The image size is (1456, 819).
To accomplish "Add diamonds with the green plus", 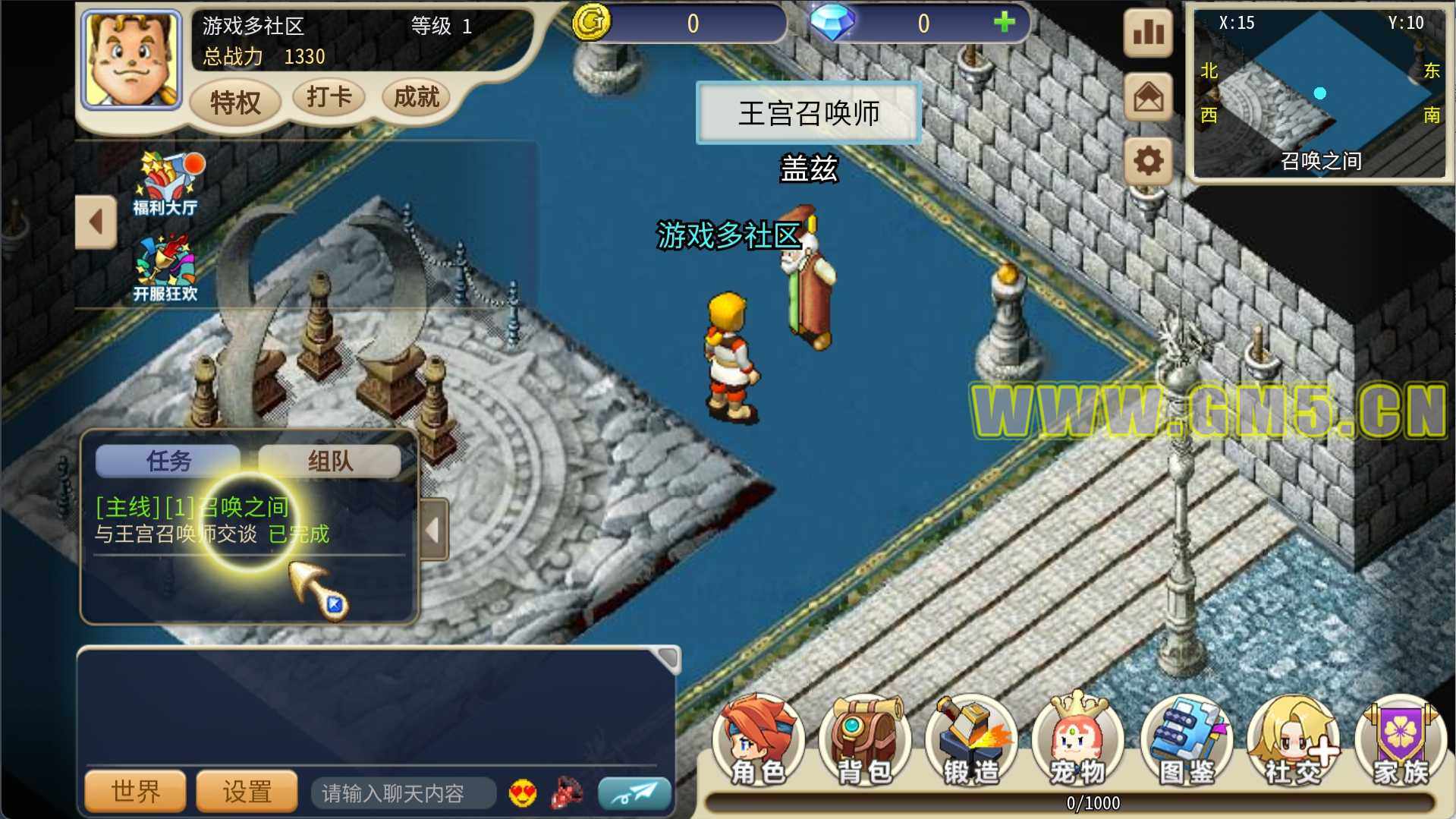I will [1004, 23].
